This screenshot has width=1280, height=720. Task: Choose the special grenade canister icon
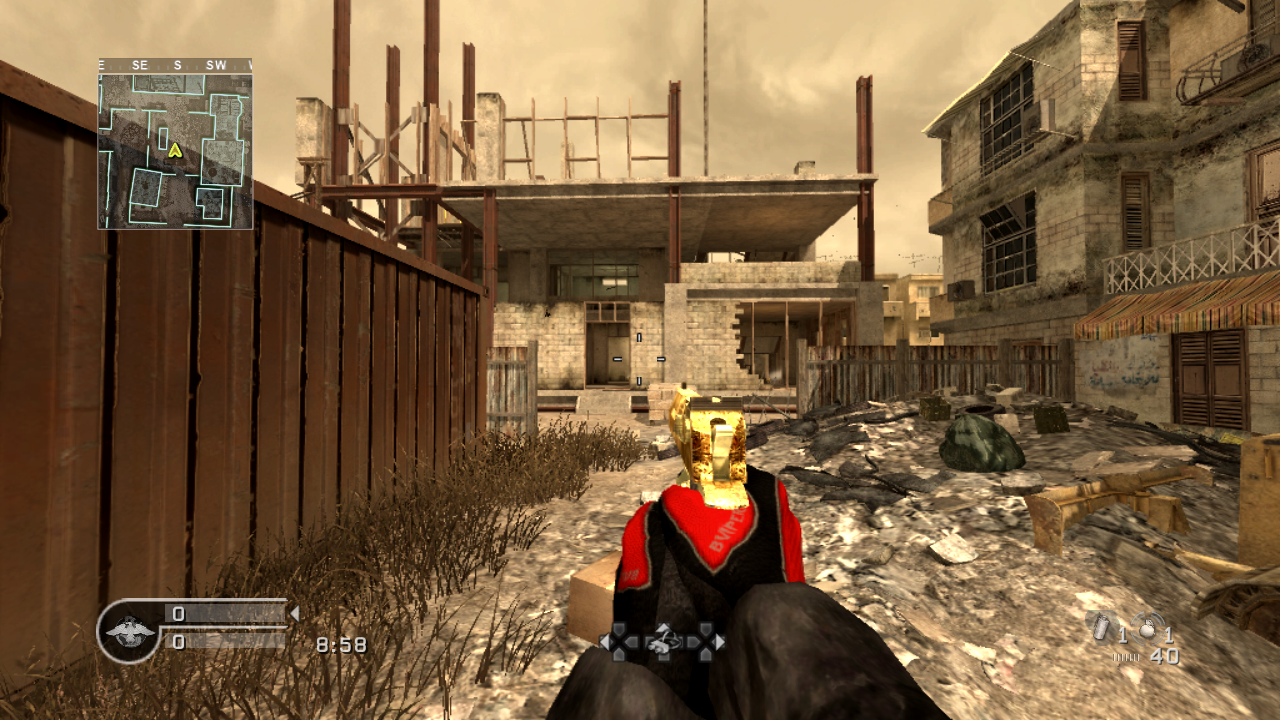pos(1102,627)
